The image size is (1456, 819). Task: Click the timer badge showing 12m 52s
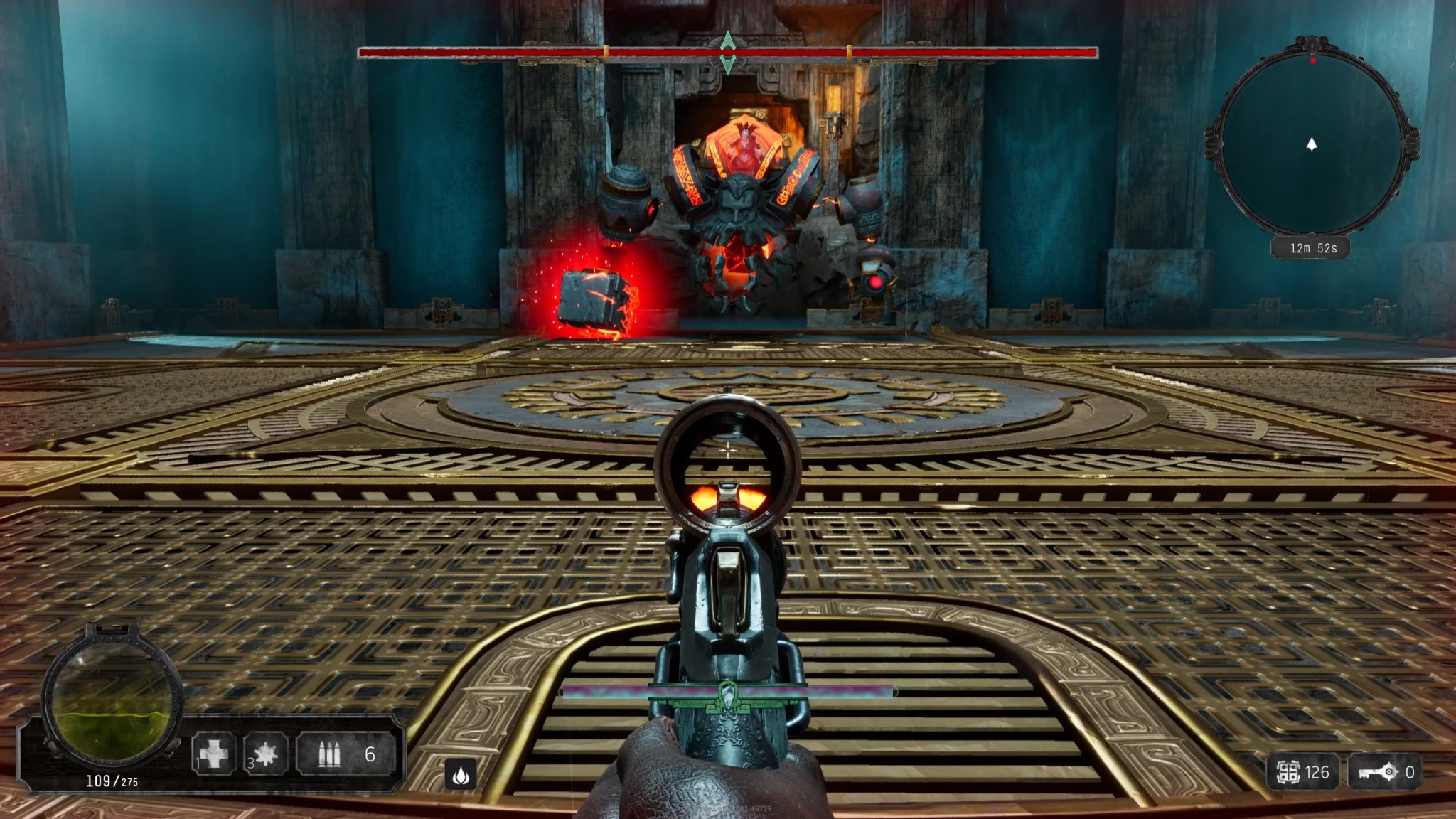pyautogui.click(x=1312, y=248)
